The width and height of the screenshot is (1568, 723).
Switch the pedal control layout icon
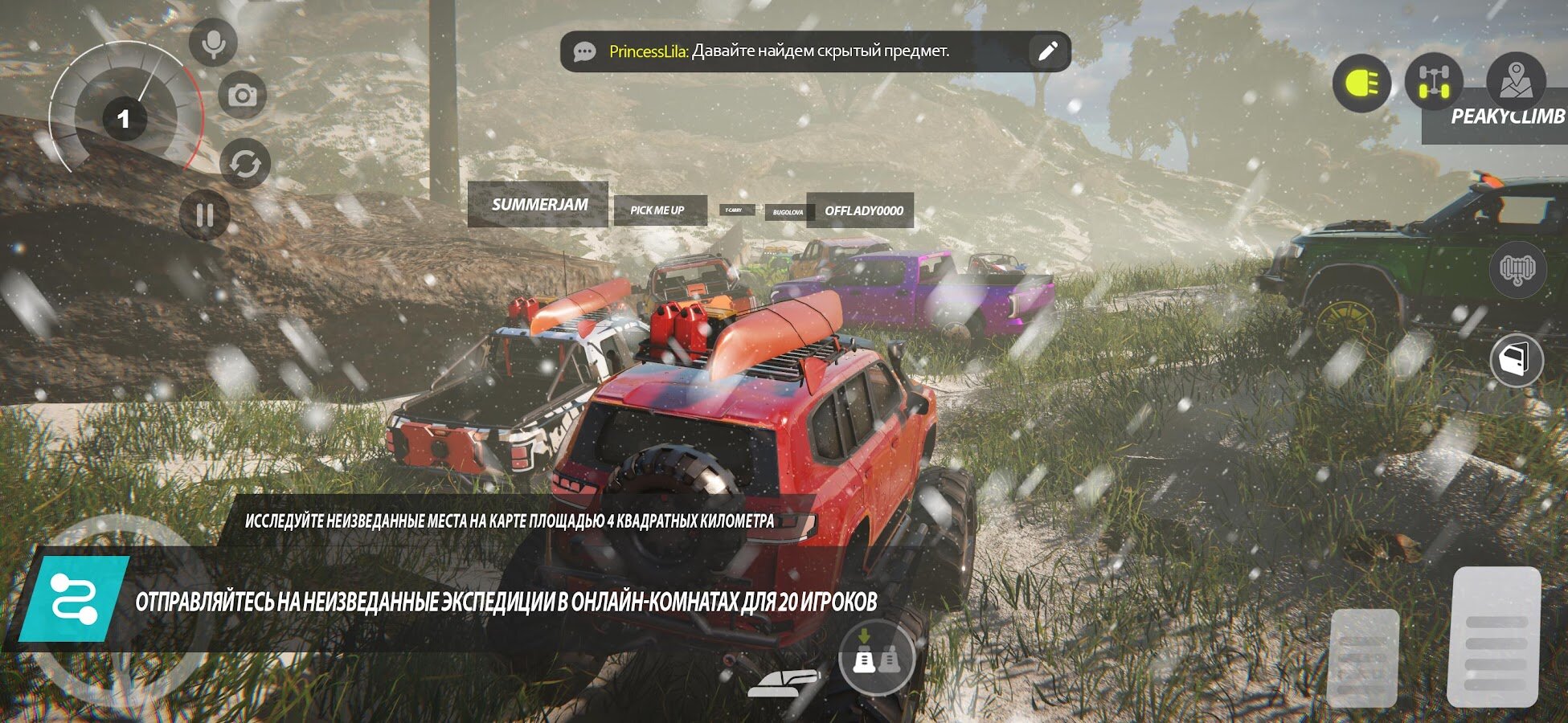(x=876, y=659)
